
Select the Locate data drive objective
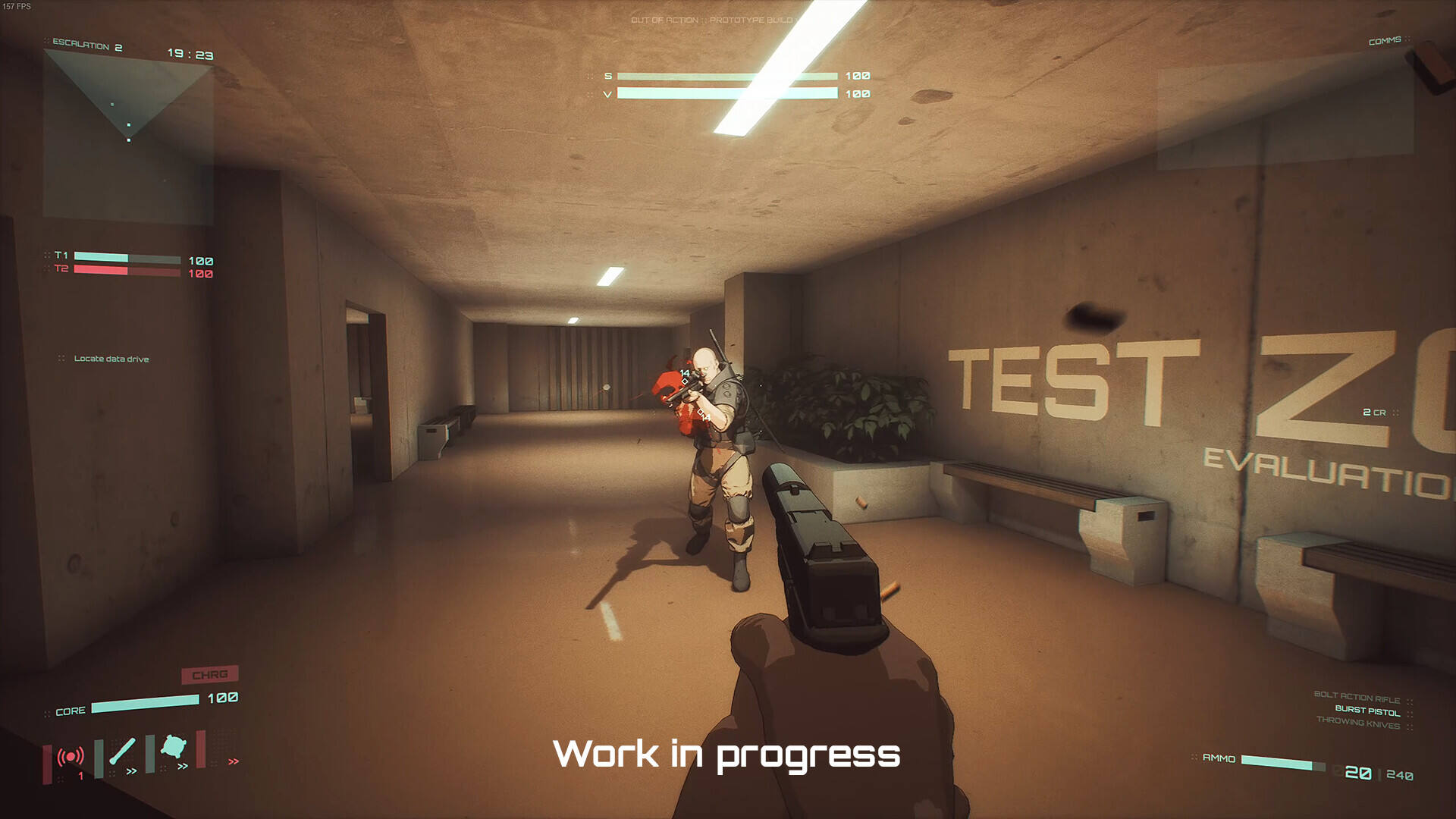pos(111,359)
